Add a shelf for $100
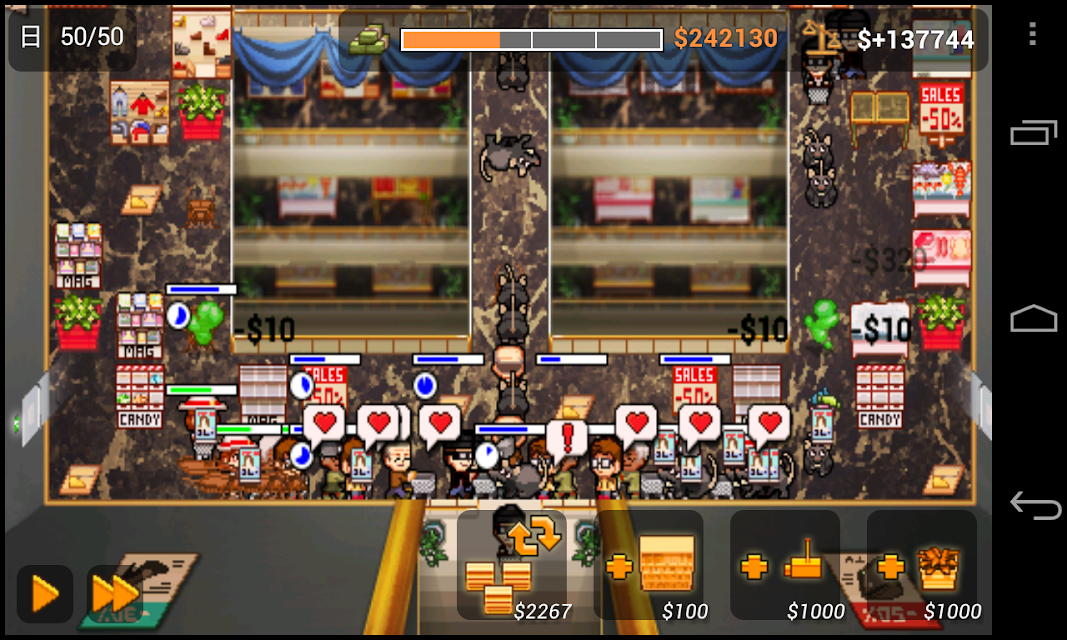This screenshot has width=1067, height=640. [x=649, y=565]
